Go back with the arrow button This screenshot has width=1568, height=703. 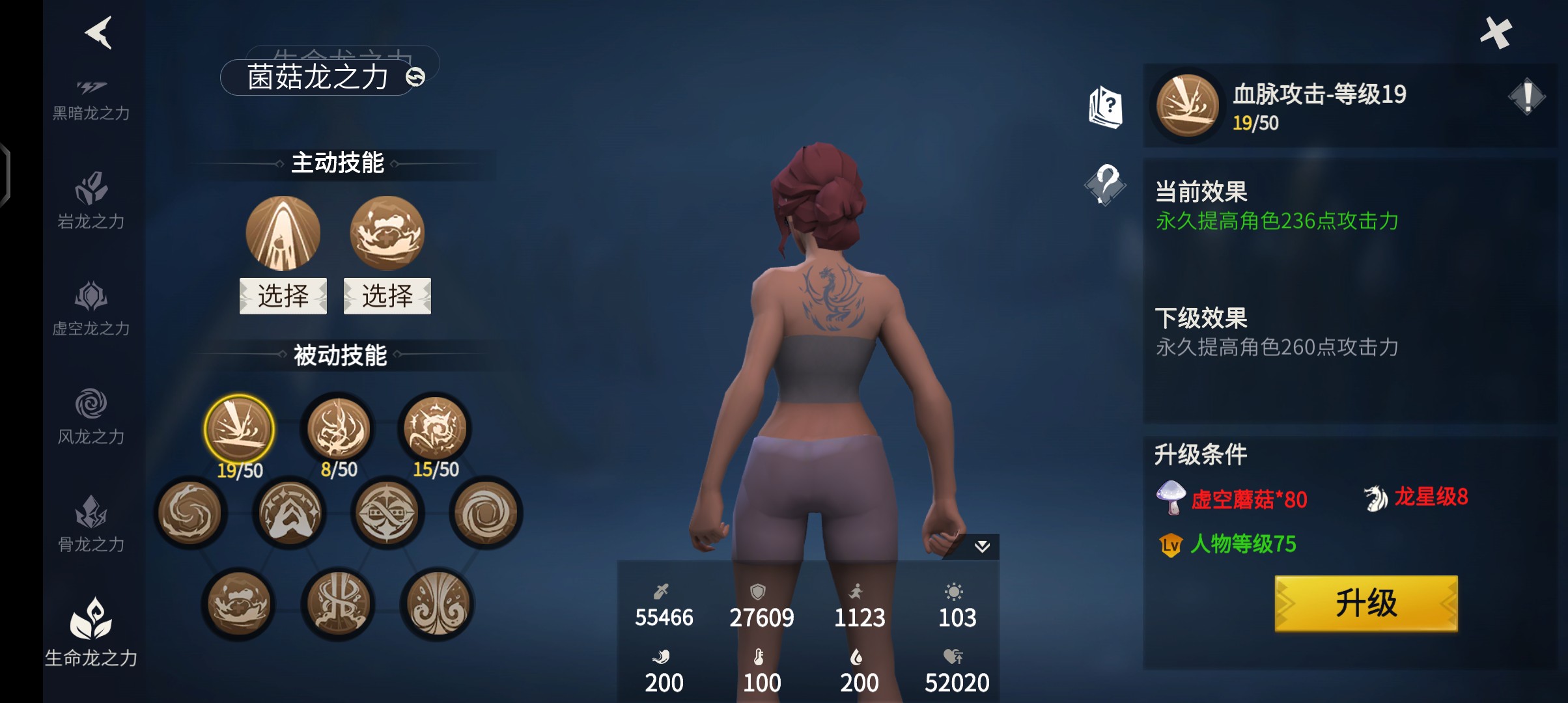click(99, 33)
